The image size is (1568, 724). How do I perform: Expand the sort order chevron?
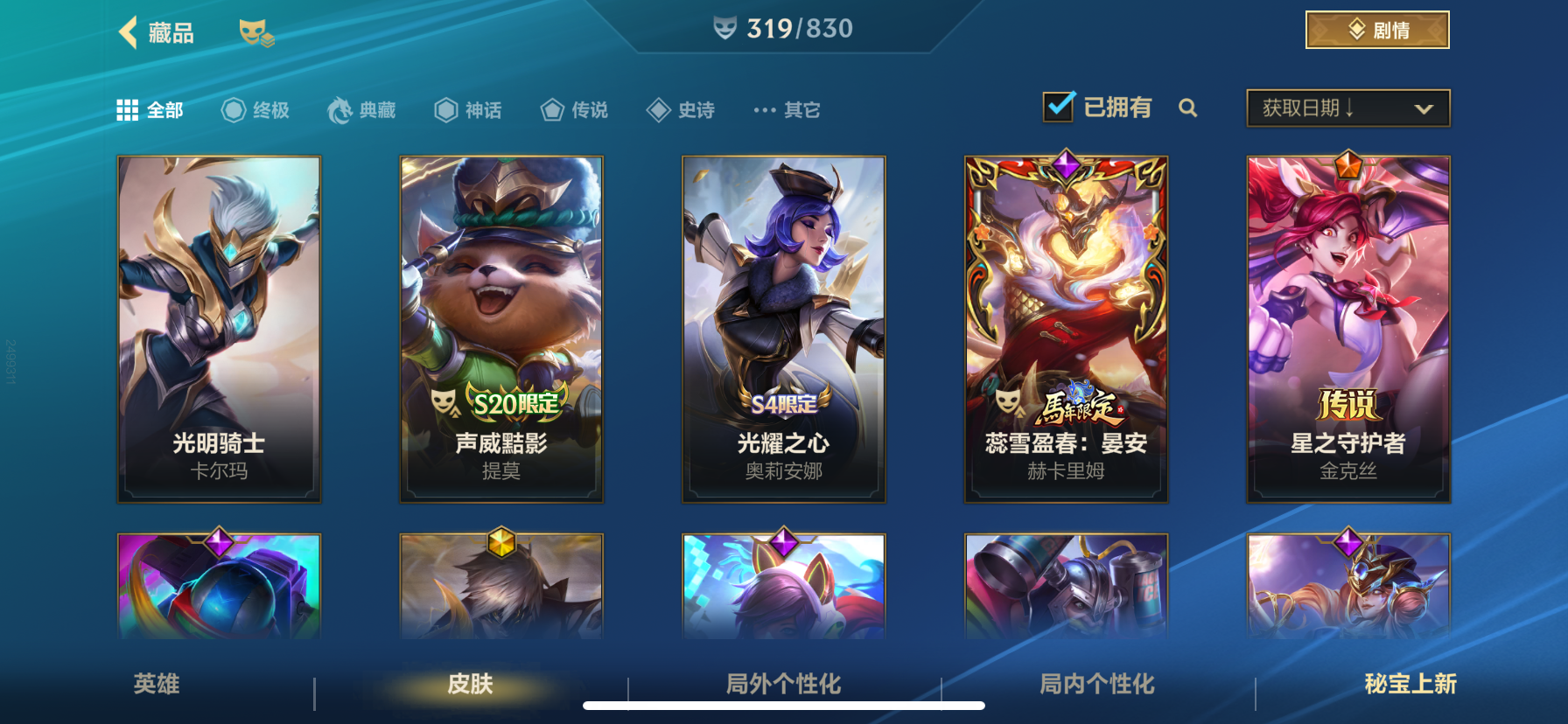tap(1422, 108)
